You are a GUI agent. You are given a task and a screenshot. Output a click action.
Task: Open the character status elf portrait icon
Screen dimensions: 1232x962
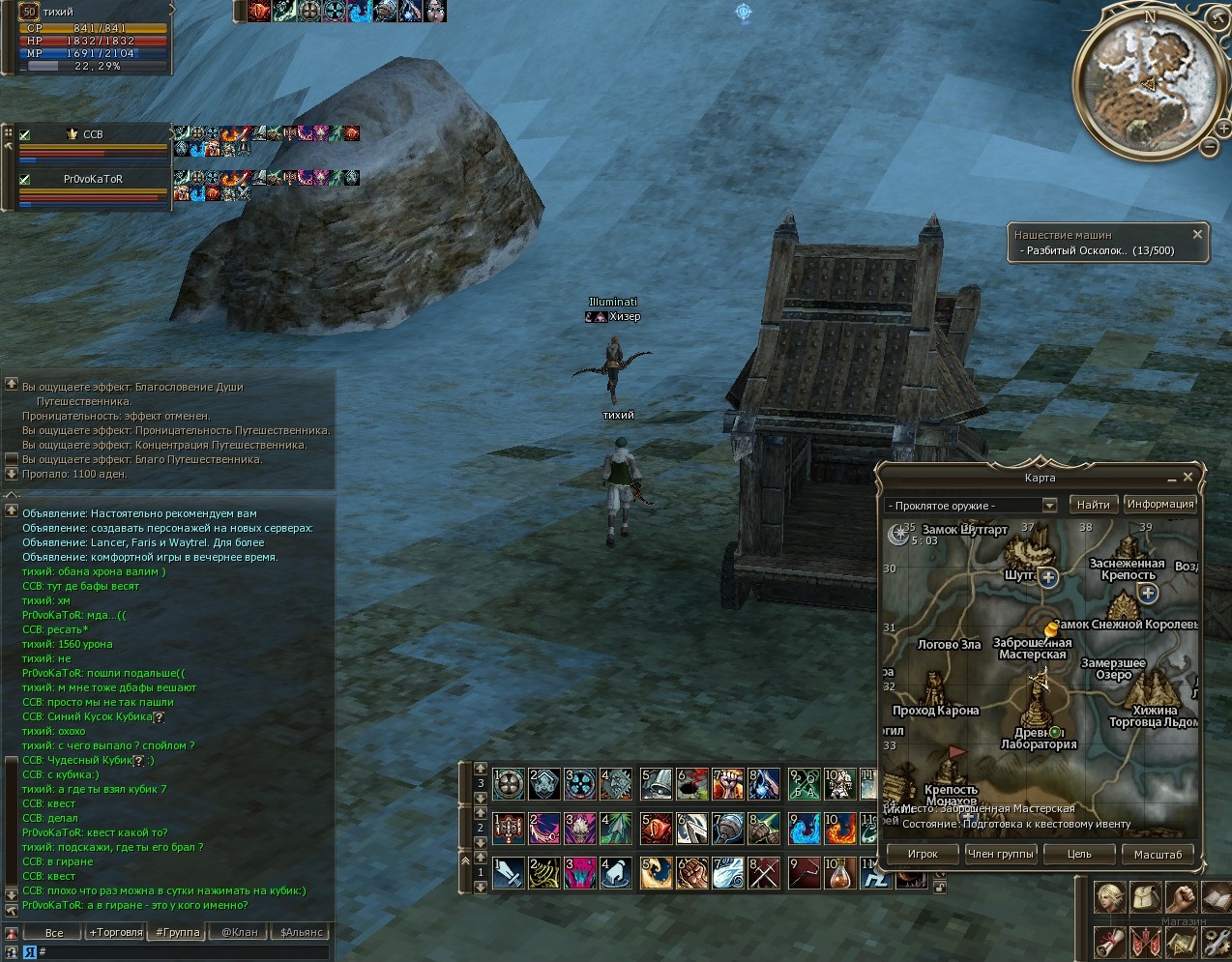pos(1109,897)
